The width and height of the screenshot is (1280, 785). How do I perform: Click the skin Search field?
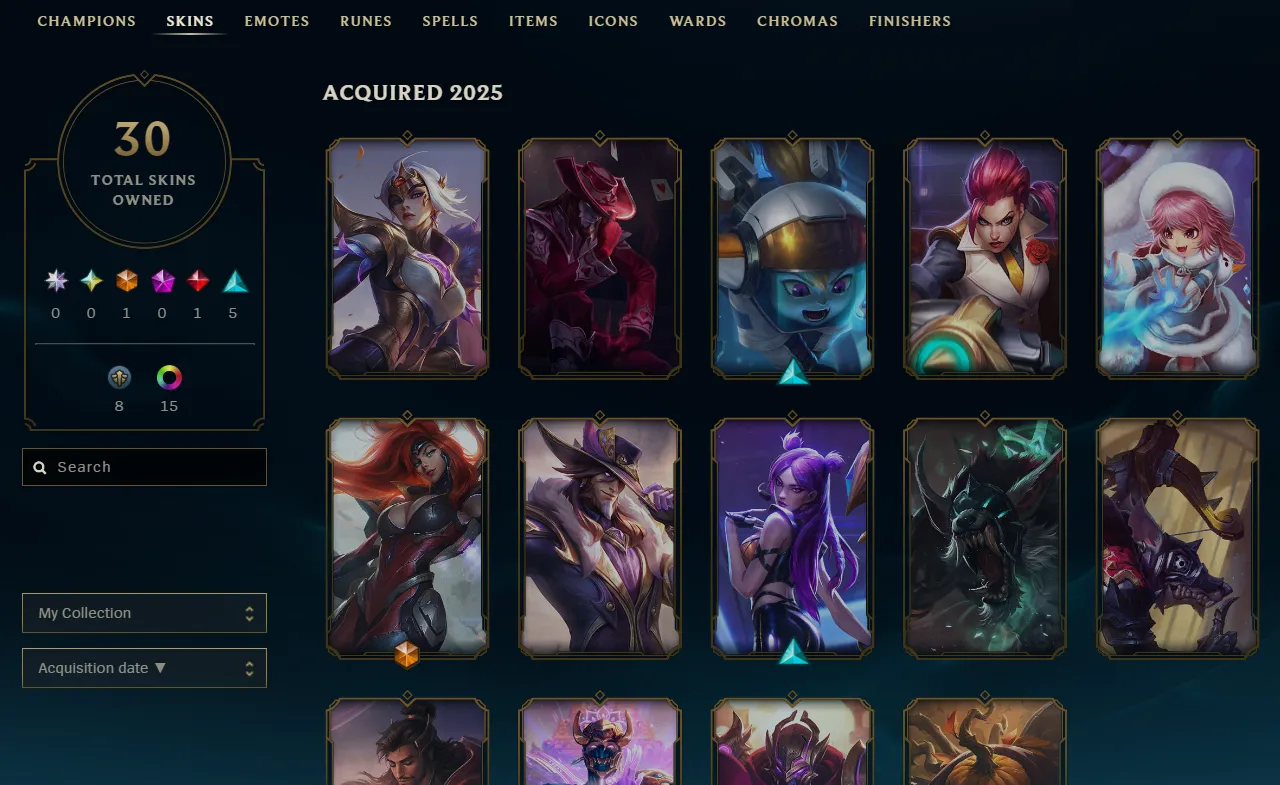click(x=145, y=467)
